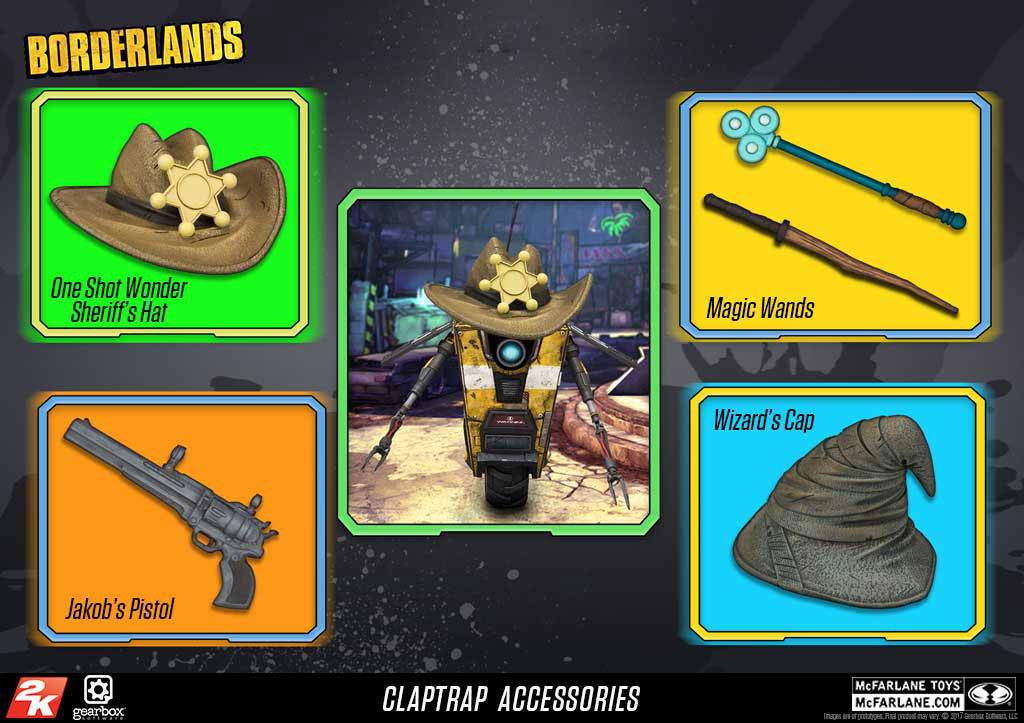Click the McFarlane.com website text
The width and height of the screenshot is (1024, 723).
pos(906,702)
